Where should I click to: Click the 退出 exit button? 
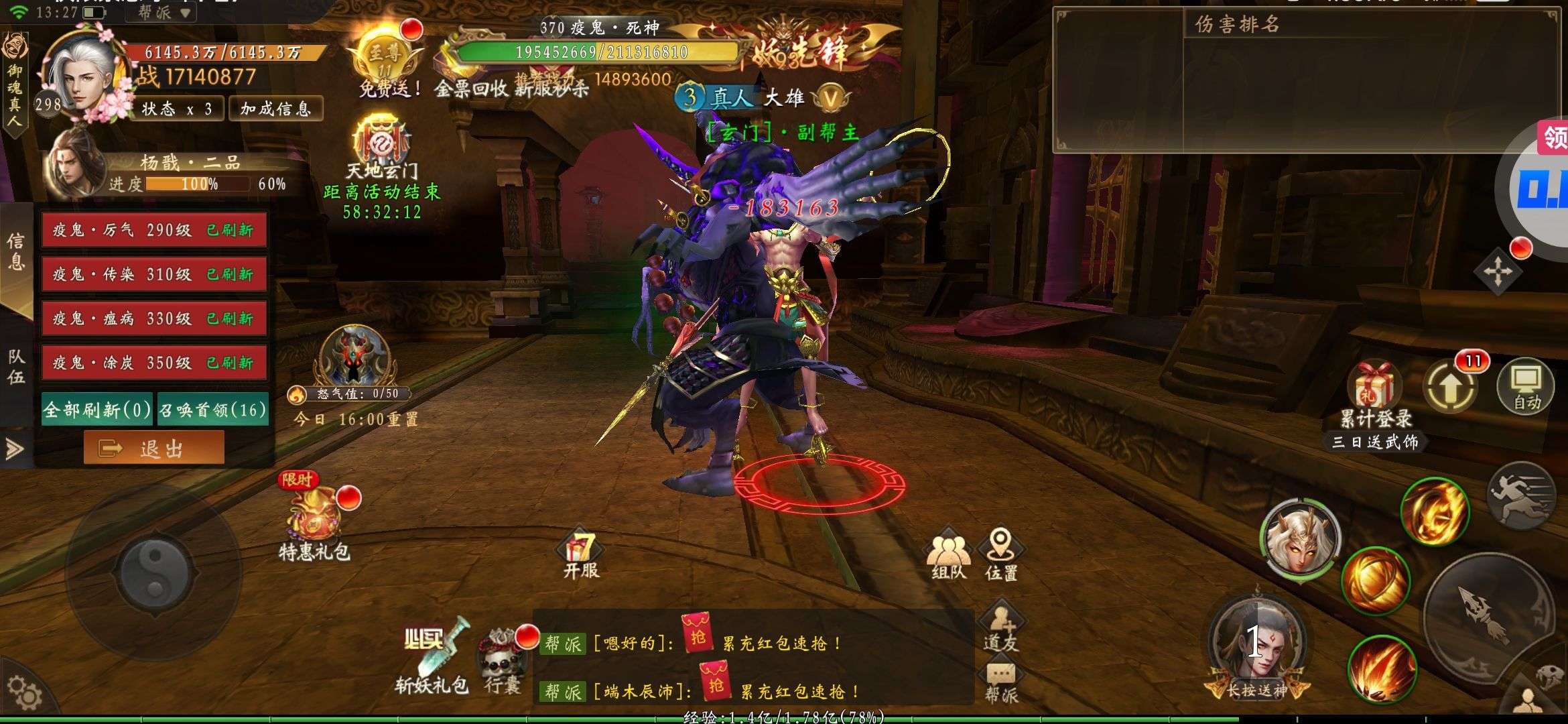[x=154, y=448]
